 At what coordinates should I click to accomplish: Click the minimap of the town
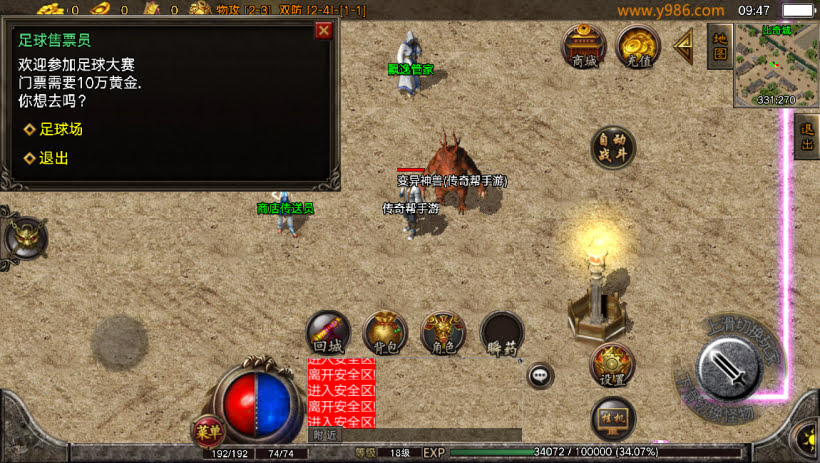pyautogui.click(x=776, y=64)
